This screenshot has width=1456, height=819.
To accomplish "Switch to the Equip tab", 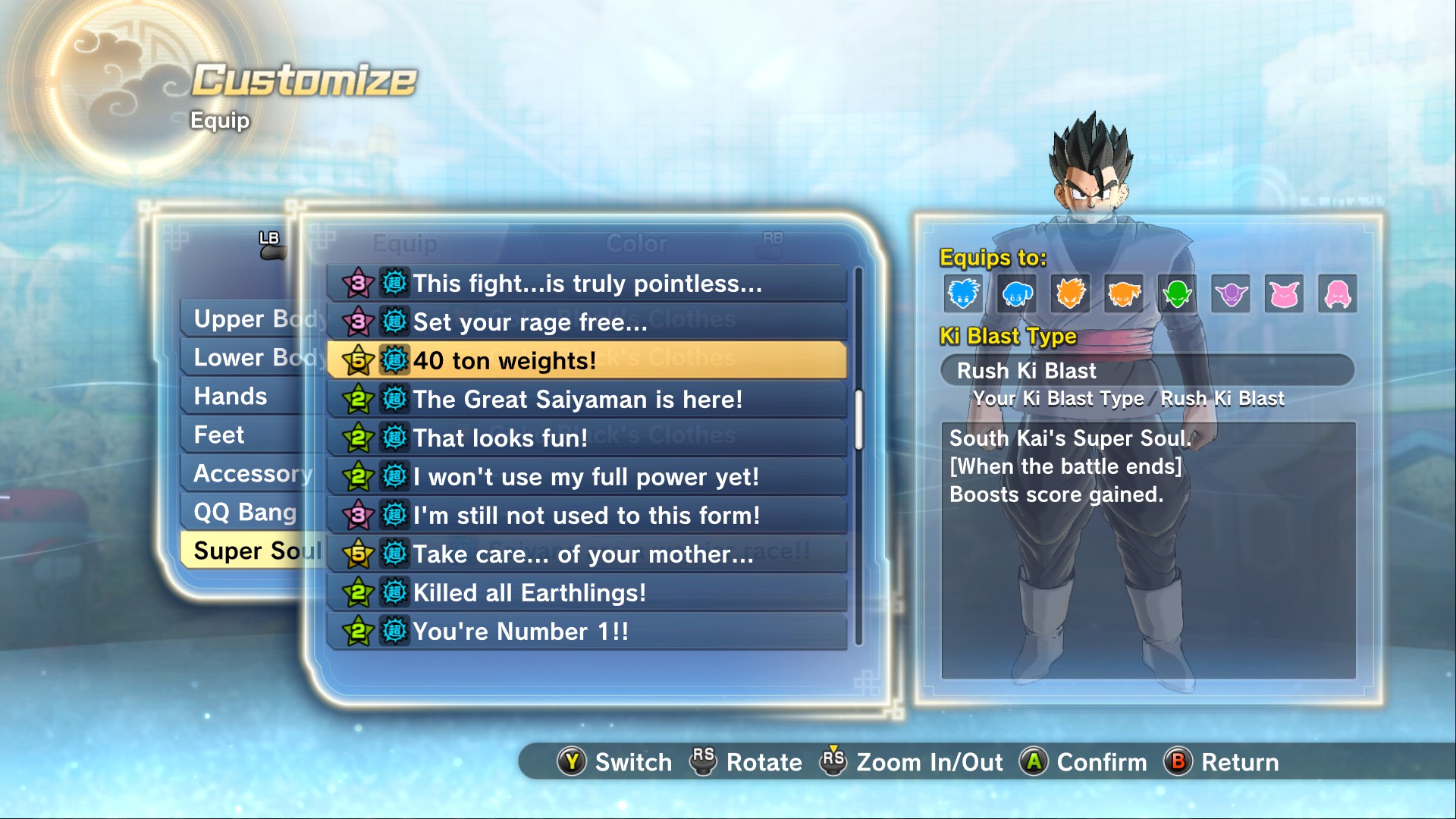I will pos(405,243).
